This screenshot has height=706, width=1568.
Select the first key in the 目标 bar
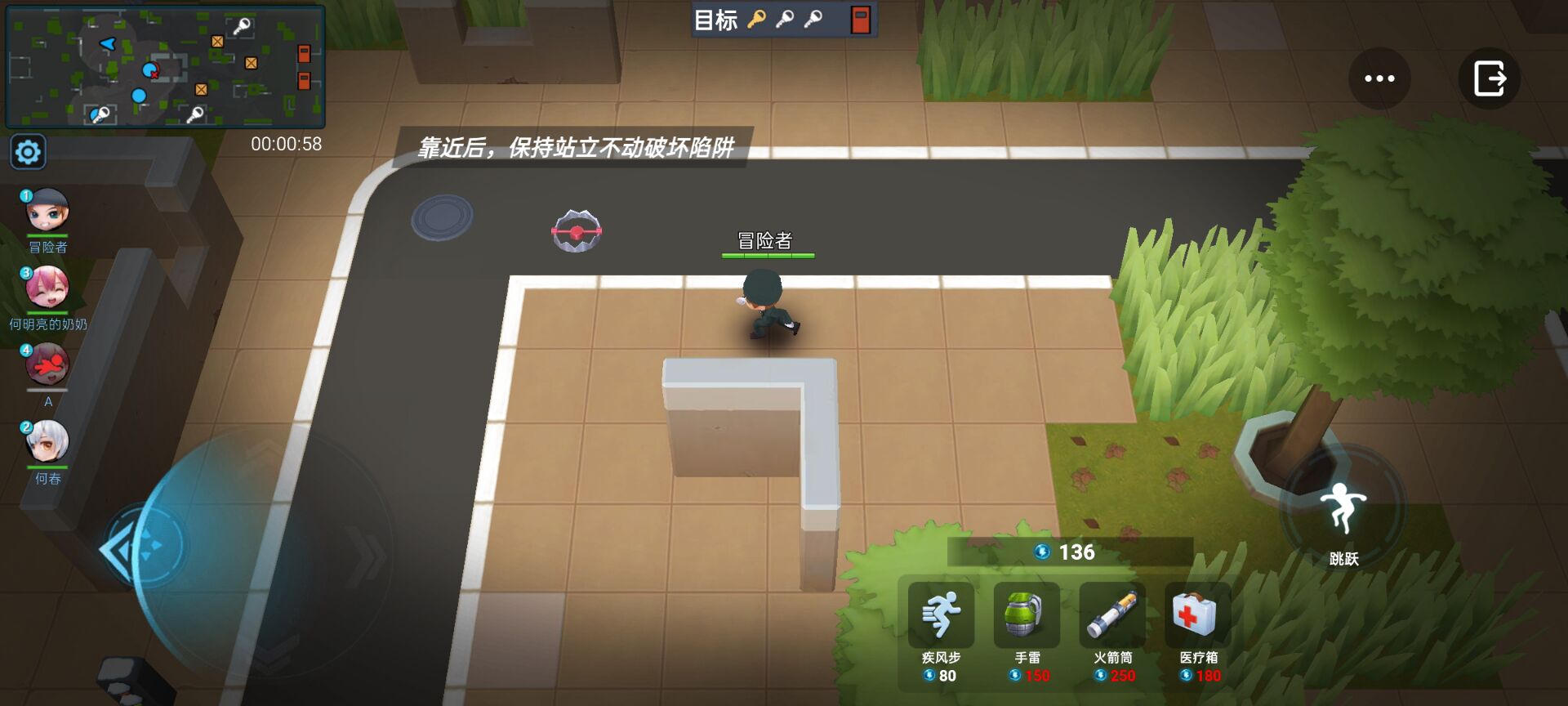coord(755,20)
